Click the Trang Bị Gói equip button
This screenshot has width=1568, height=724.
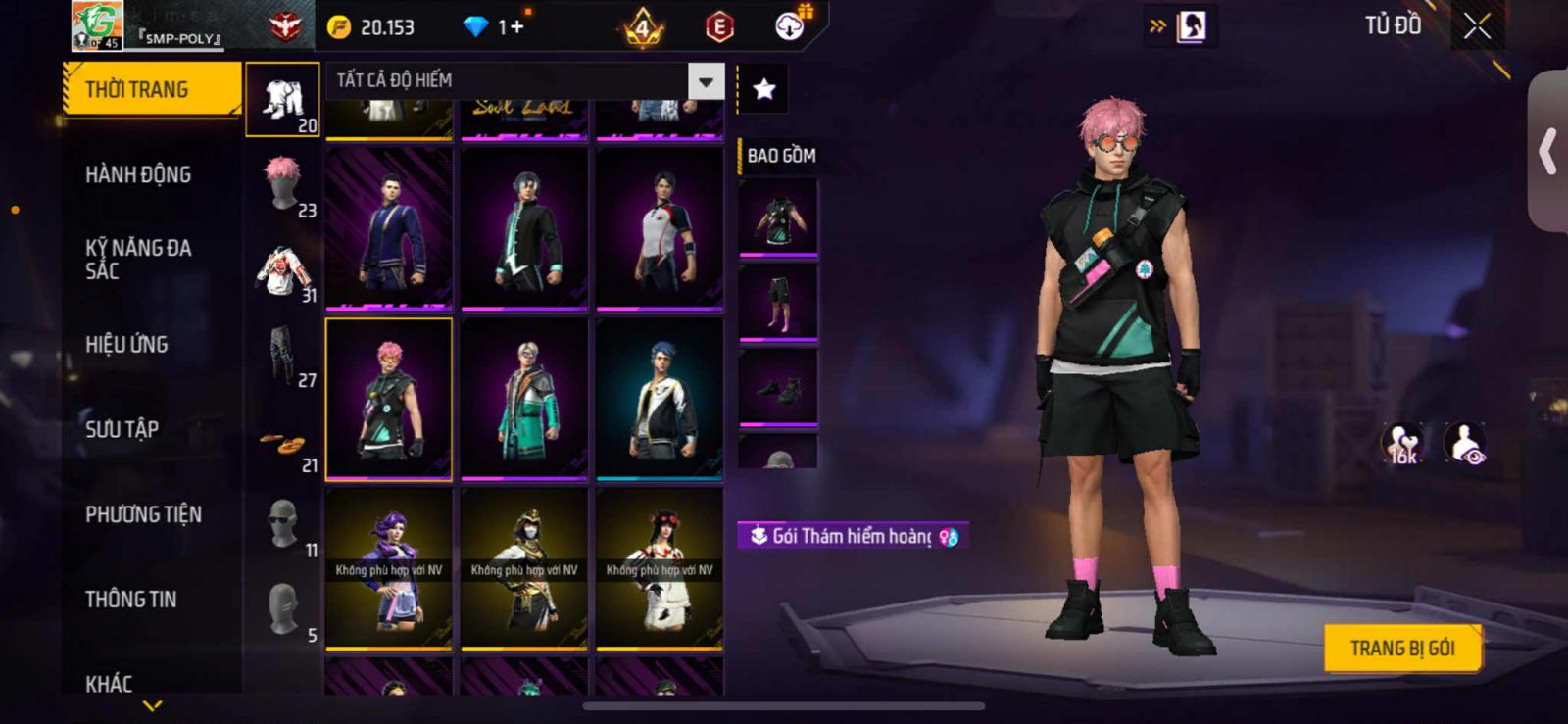(x=1402, y=649)
